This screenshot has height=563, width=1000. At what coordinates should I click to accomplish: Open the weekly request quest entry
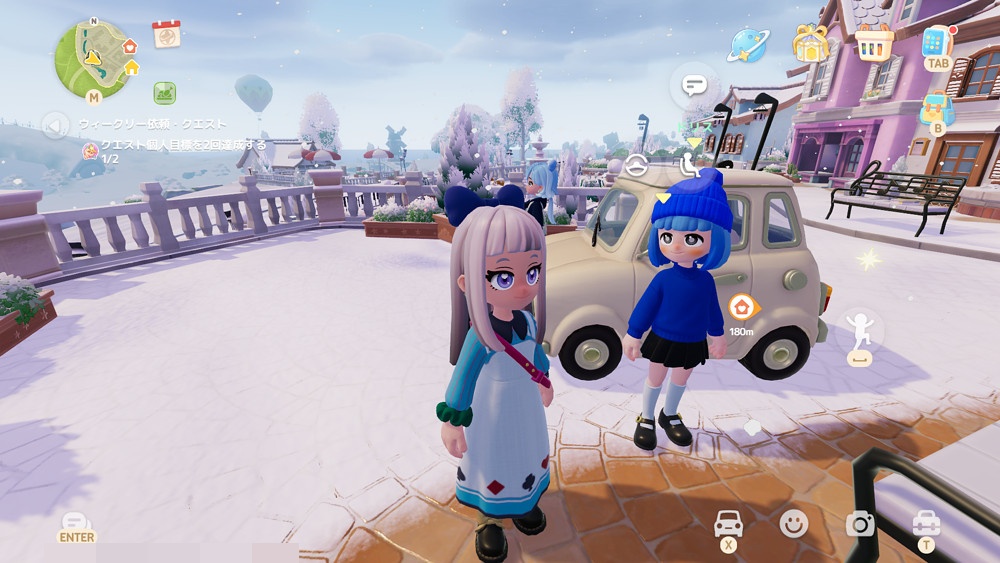(x=153, y=124)
